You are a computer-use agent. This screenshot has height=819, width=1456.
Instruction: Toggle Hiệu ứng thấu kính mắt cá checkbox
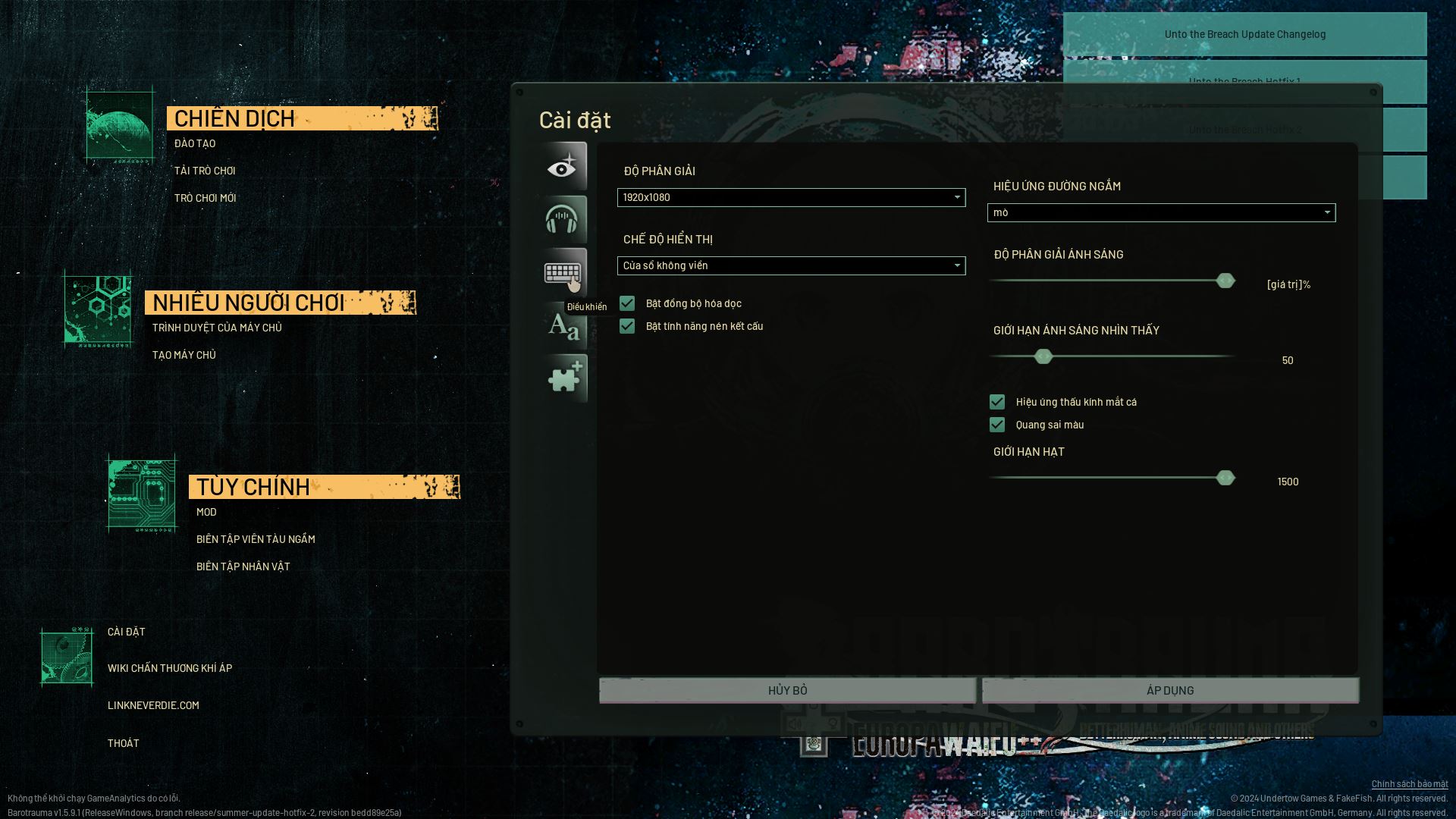tap(997, 402)
